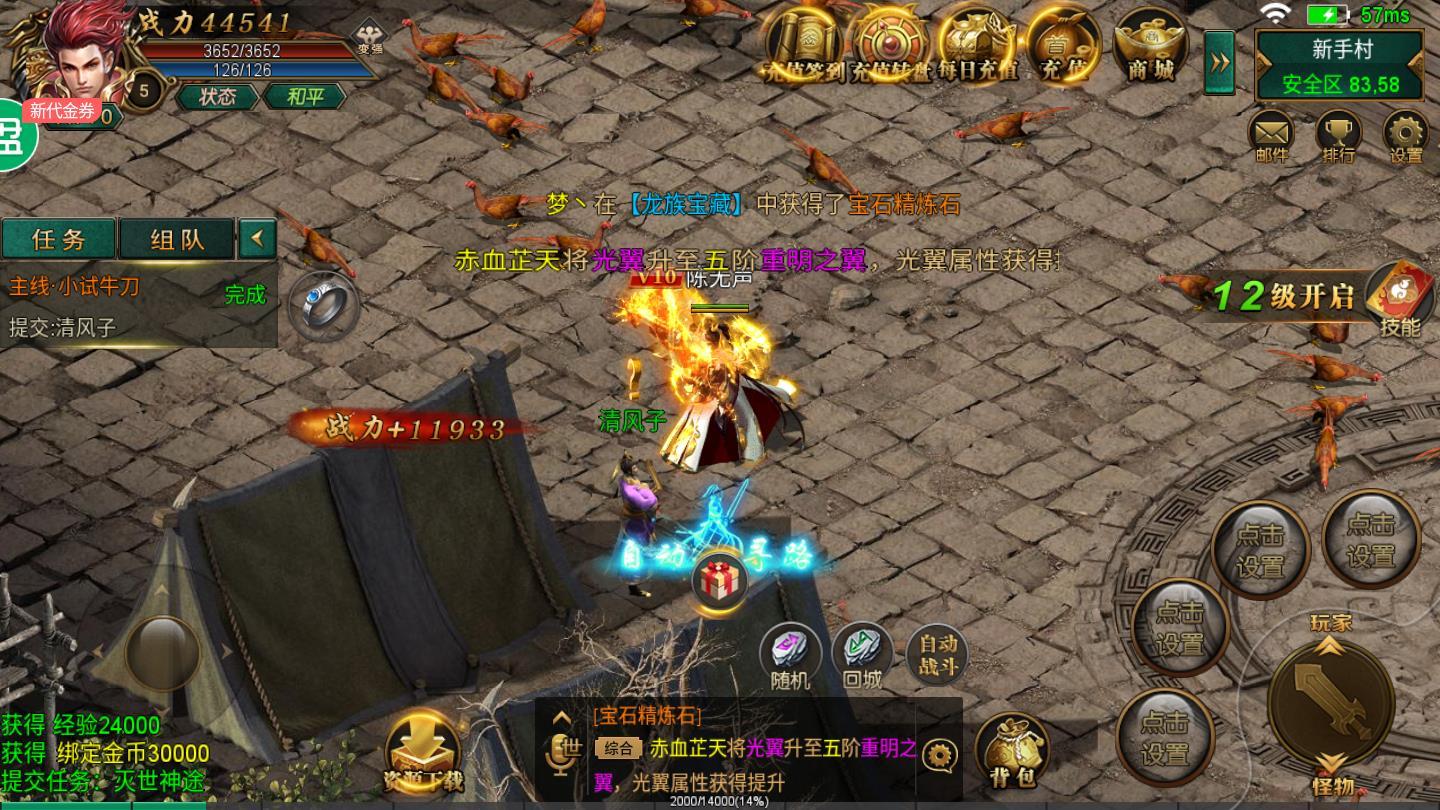Screen dimensions: 1440x810
Task: Collapse the quest panel with its chevron arrow
Action: [x=257, y=240]
